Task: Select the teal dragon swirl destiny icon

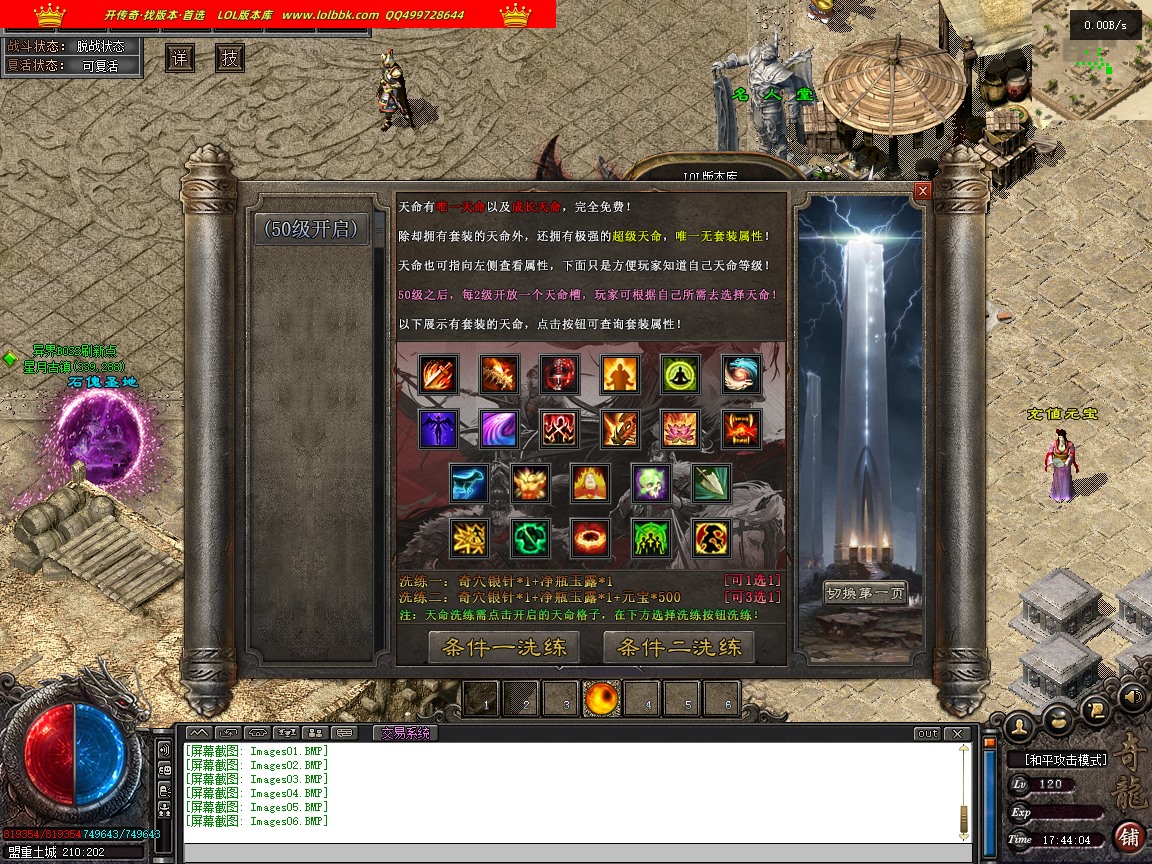Action: pyautogui.click(x=741, y=374)
